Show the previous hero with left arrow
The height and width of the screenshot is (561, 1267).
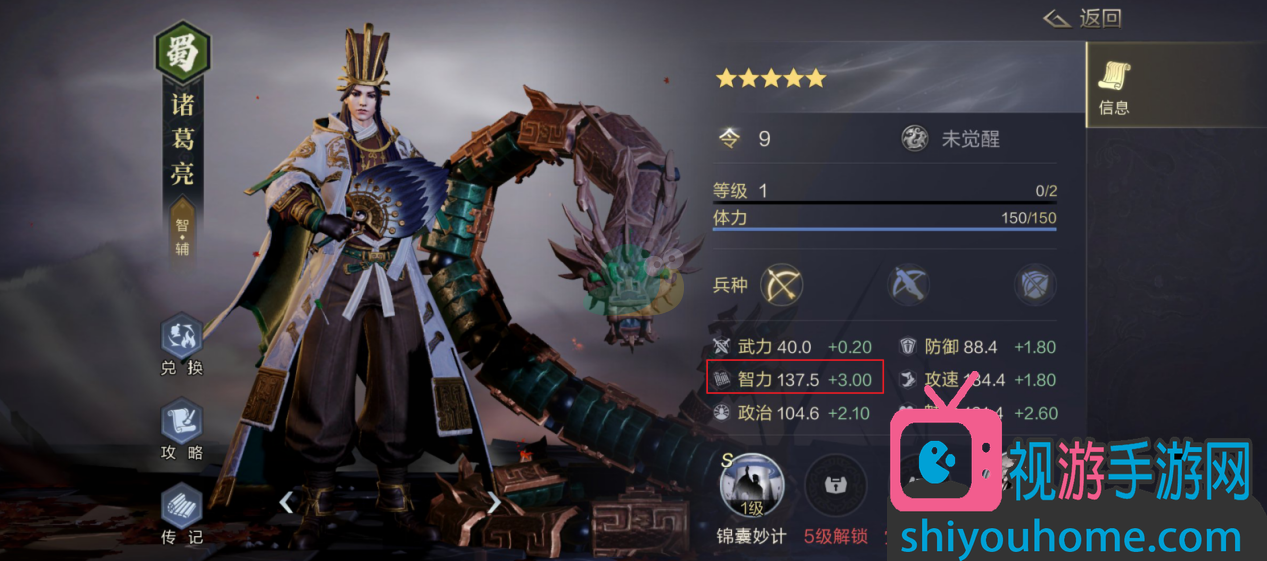(286, 502)
